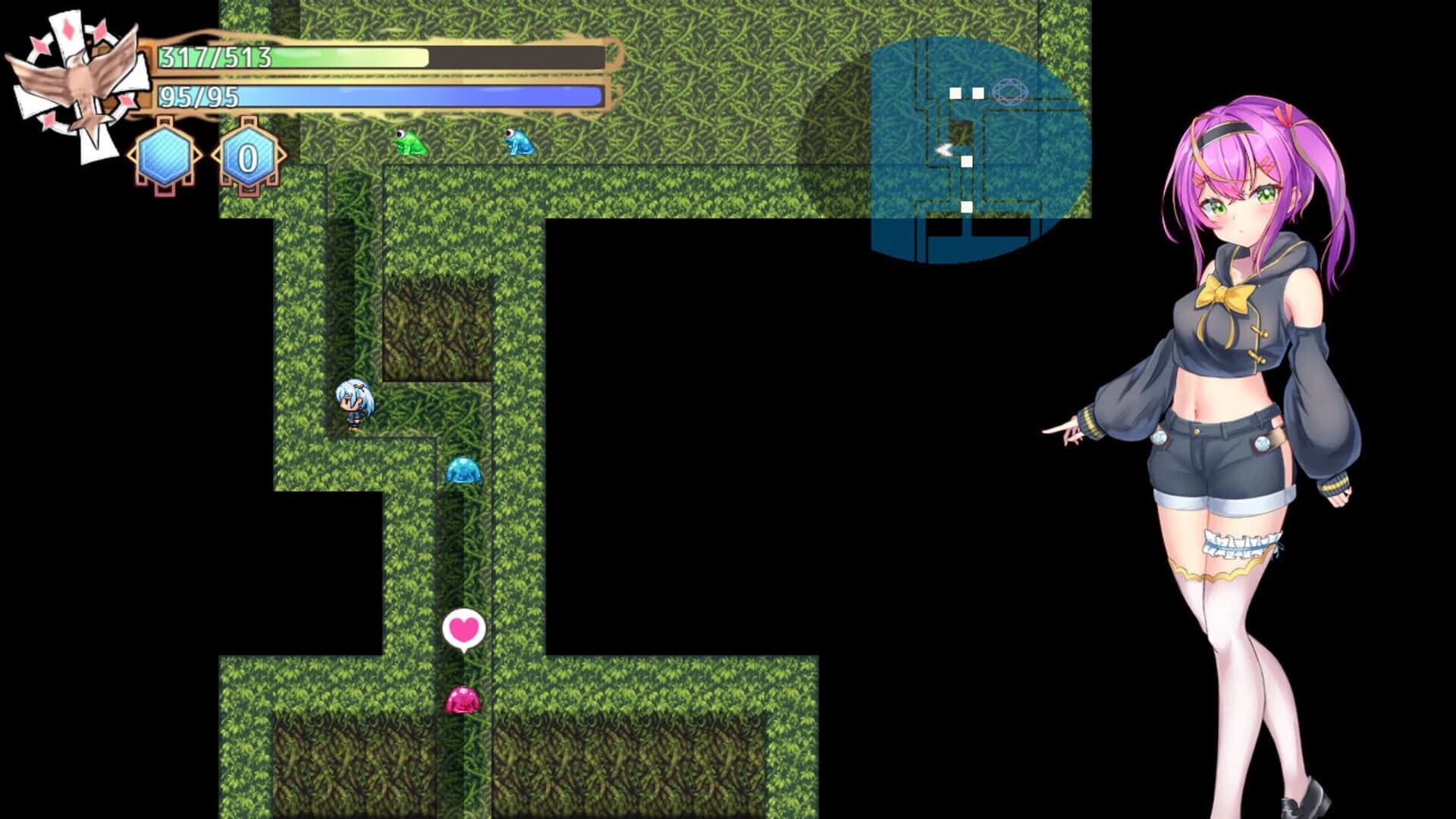Select the green frog enemy

point(409,144)
